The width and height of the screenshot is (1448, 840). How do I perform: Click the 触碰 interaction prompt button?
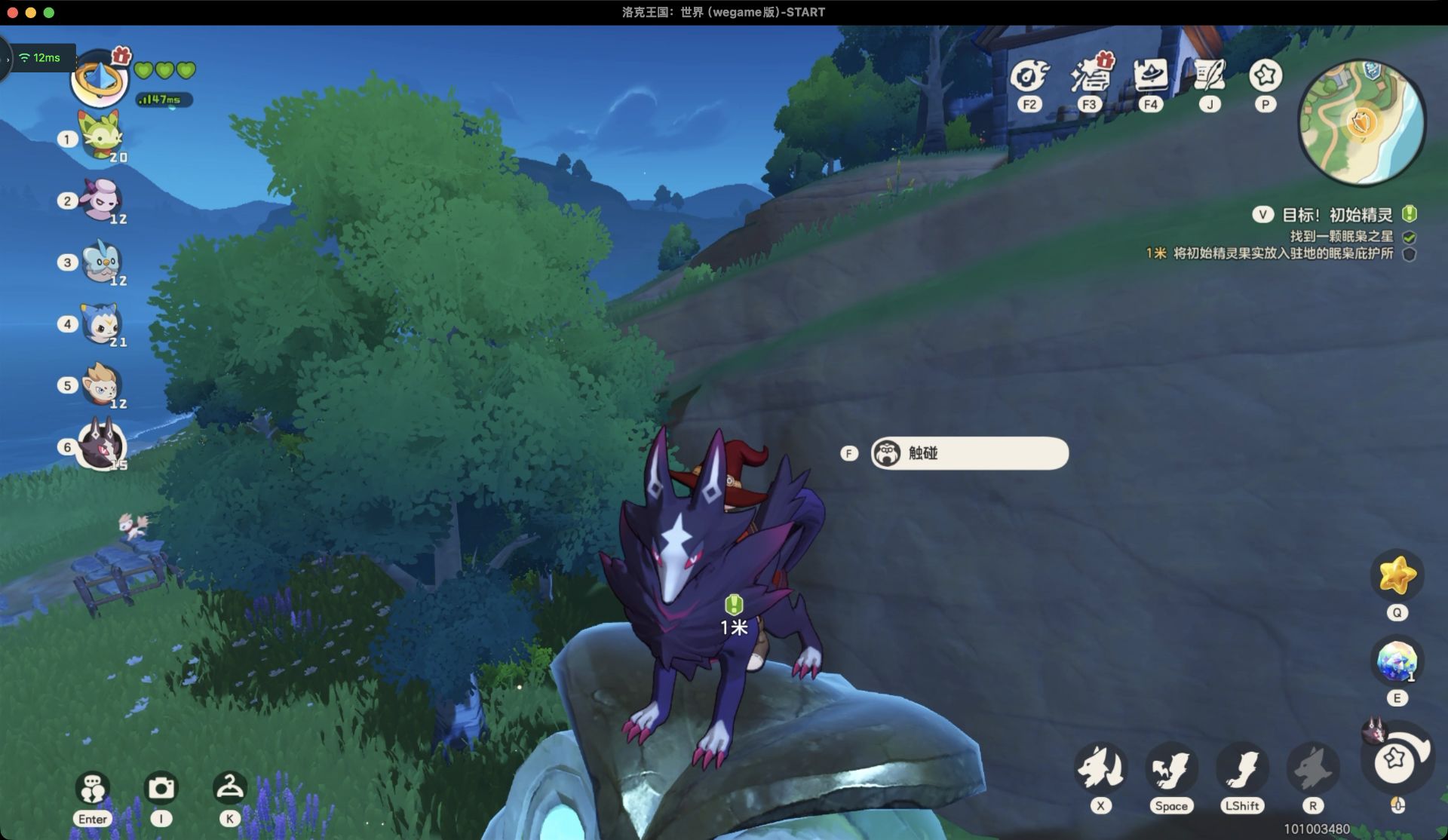coord(969,453)
